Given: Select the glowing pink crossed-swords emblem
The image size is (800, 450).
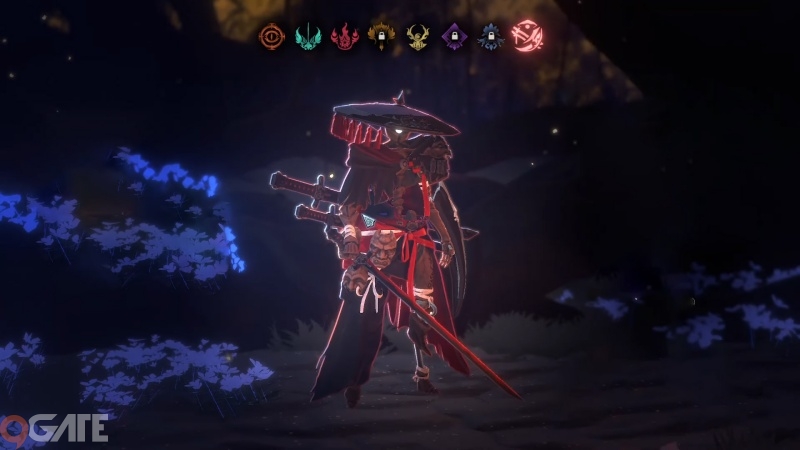Looking at the screenshot, I should 527,37.
